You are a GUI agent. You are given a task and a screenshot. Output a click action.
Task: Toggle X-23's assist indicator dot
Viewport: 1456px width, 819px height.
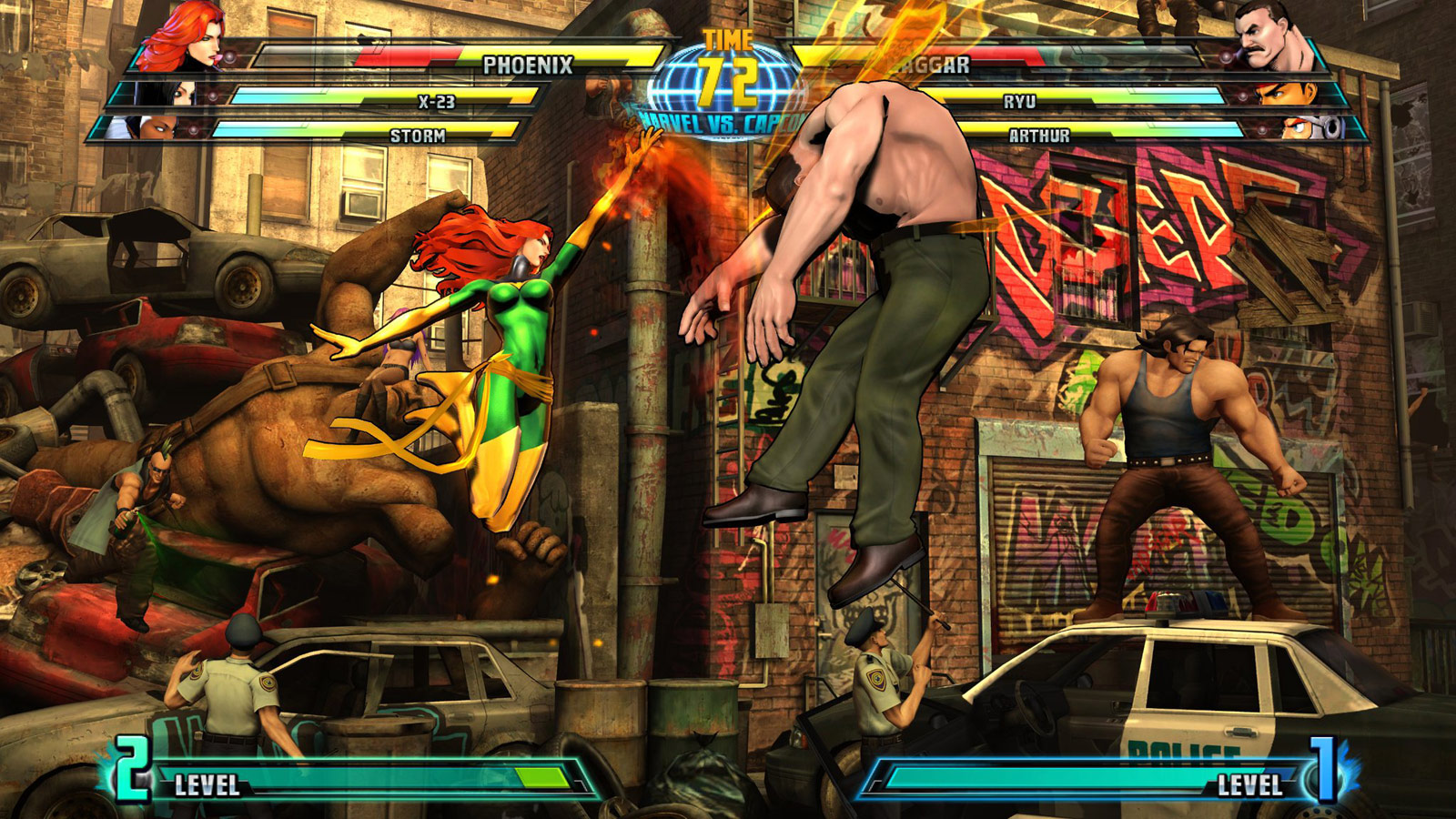coord(213,95)
